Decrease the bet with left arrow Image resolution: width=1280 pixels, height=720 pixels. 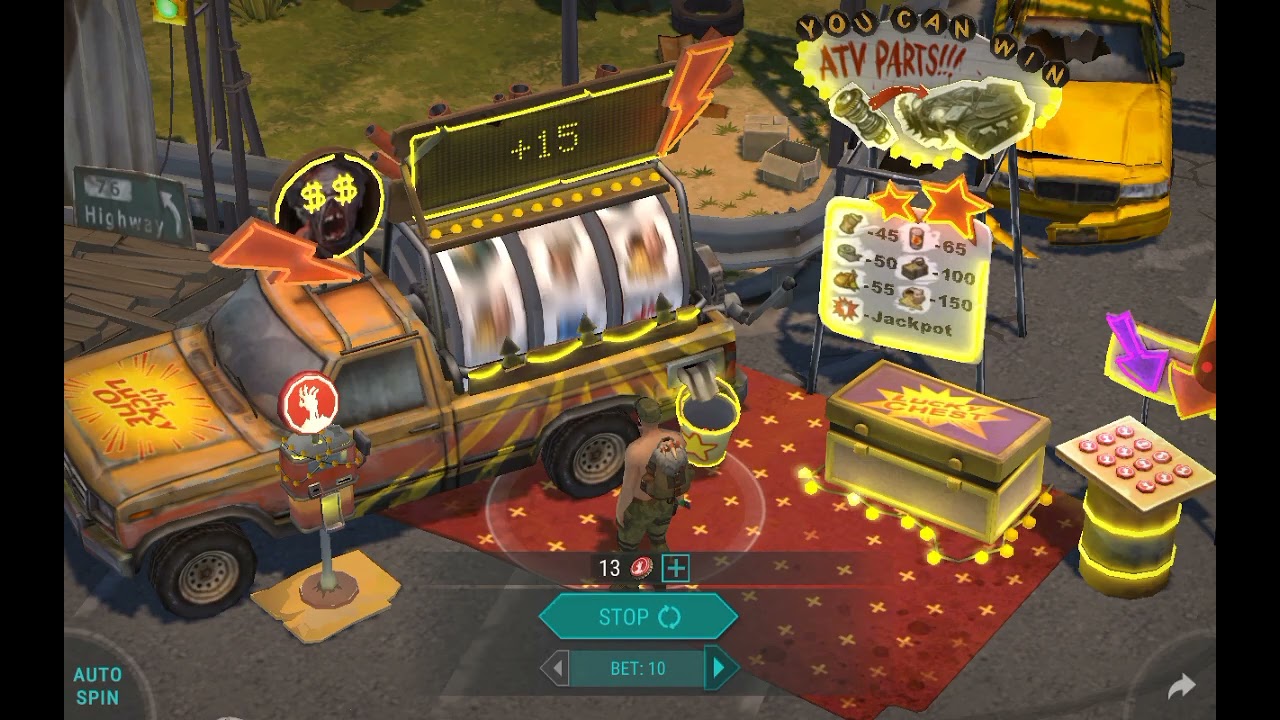[x=558, y=668]
